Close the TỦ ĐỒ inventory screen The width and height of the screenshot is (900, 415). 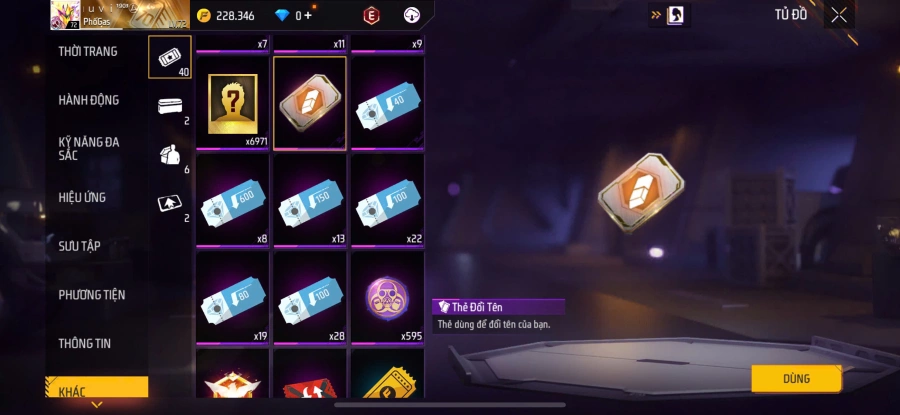(839, 15)
